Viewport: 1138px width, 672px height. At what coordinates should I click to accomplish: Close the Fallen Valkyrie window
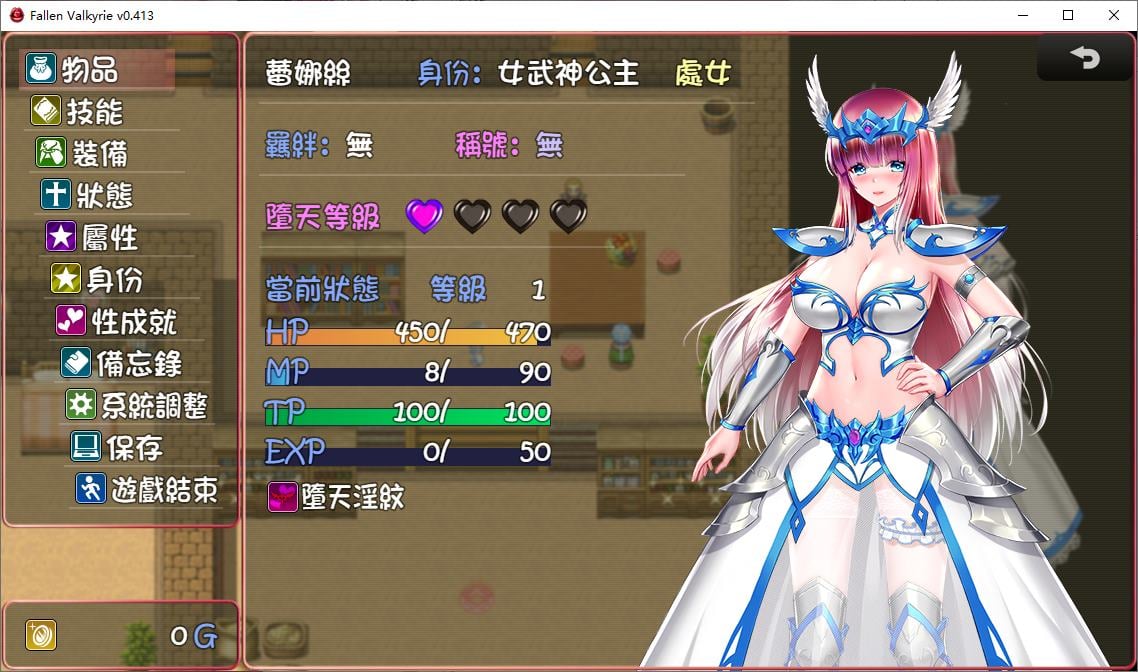[x=1114, y=15]
